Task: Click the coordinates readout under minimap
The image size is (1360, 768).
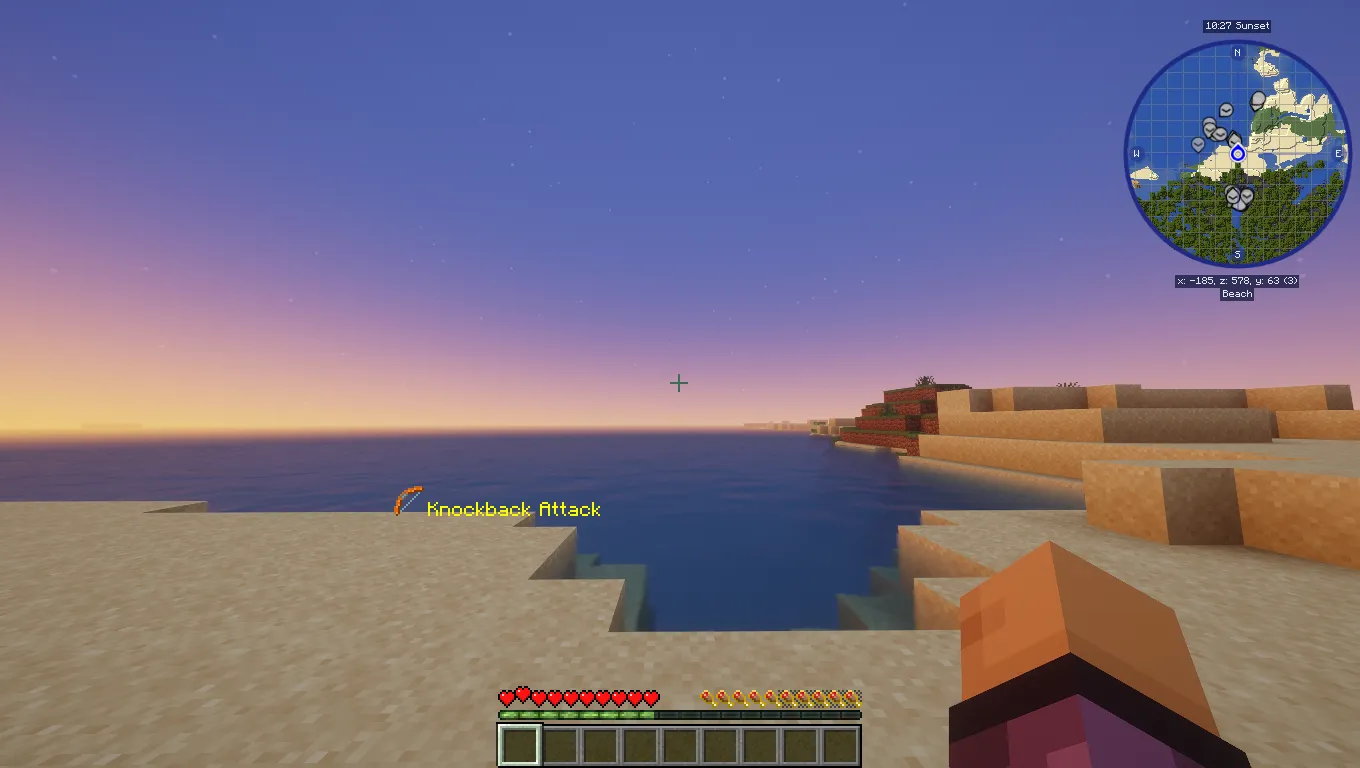Action: [x=1237, y=281]
